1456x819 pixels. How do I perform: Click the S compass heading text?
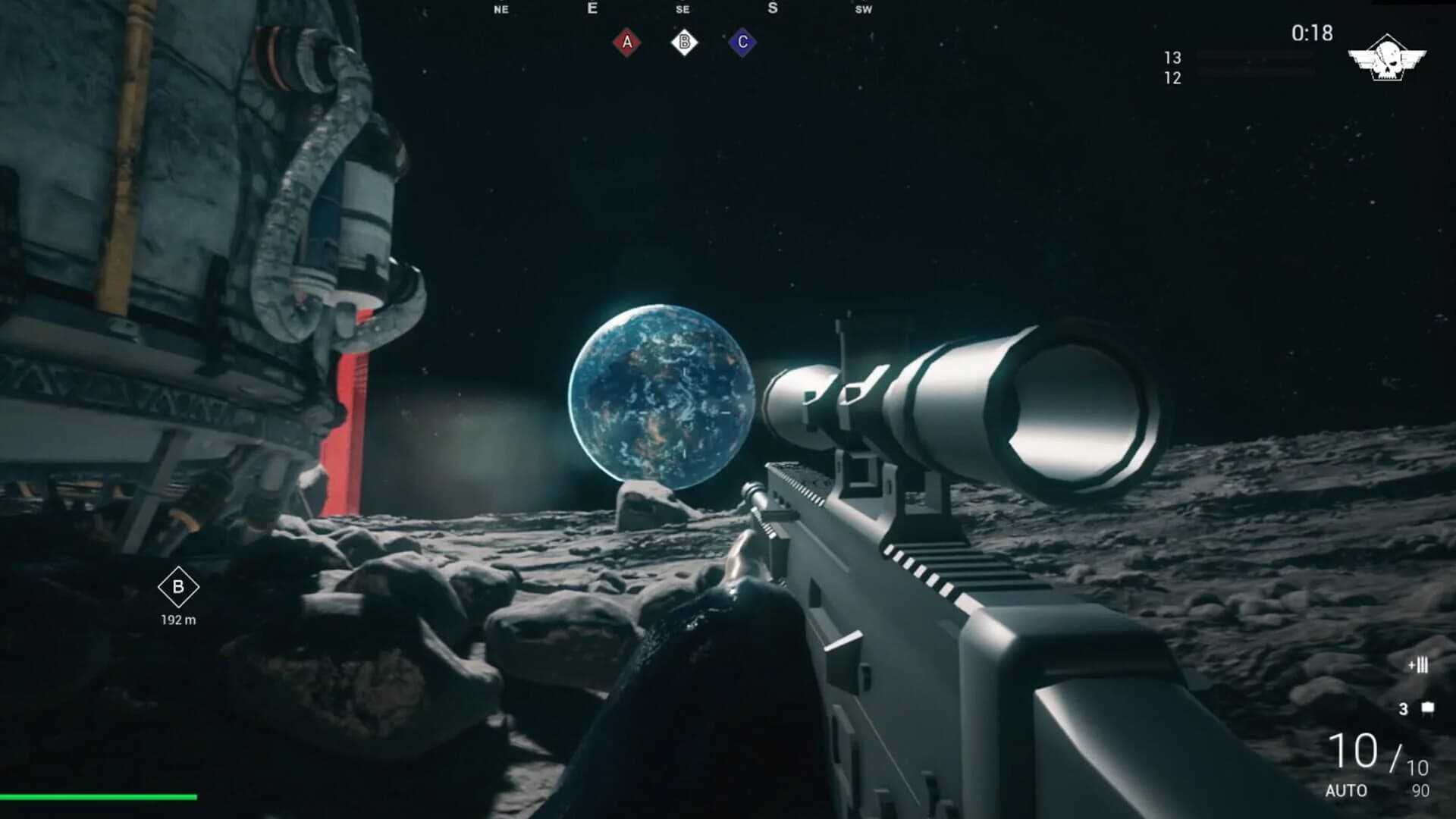tap(772, 8)
